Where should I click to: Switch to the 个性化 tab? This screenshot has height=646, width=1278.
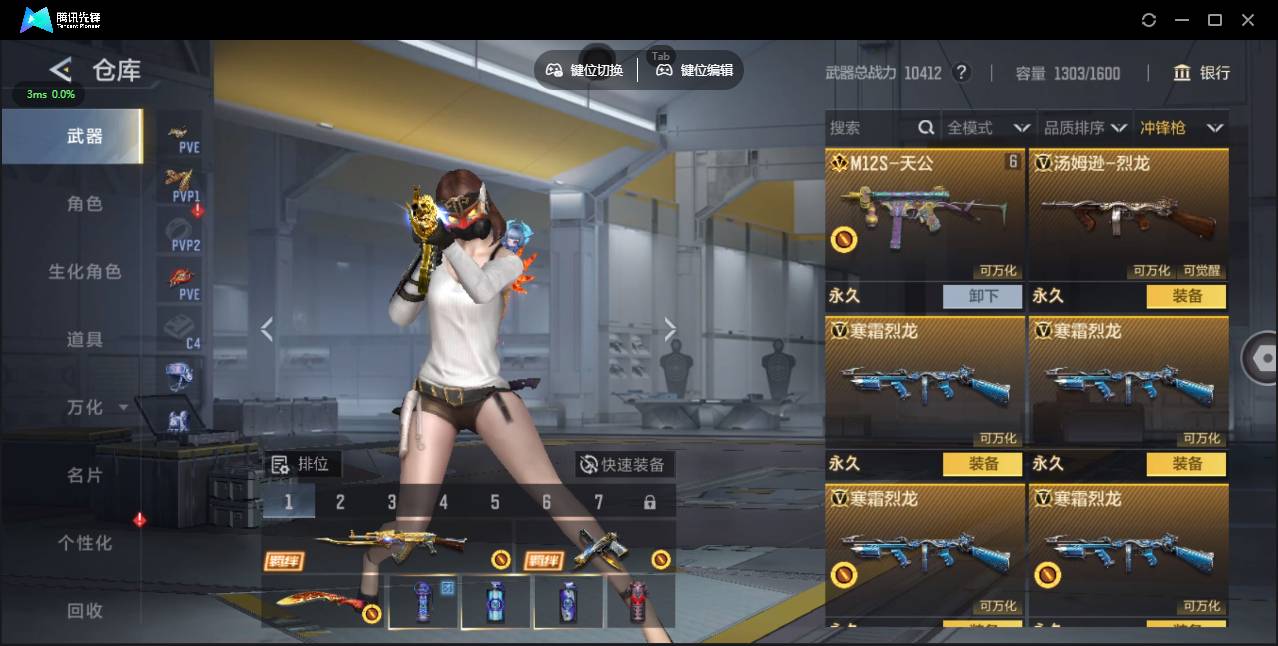[85, 543]
